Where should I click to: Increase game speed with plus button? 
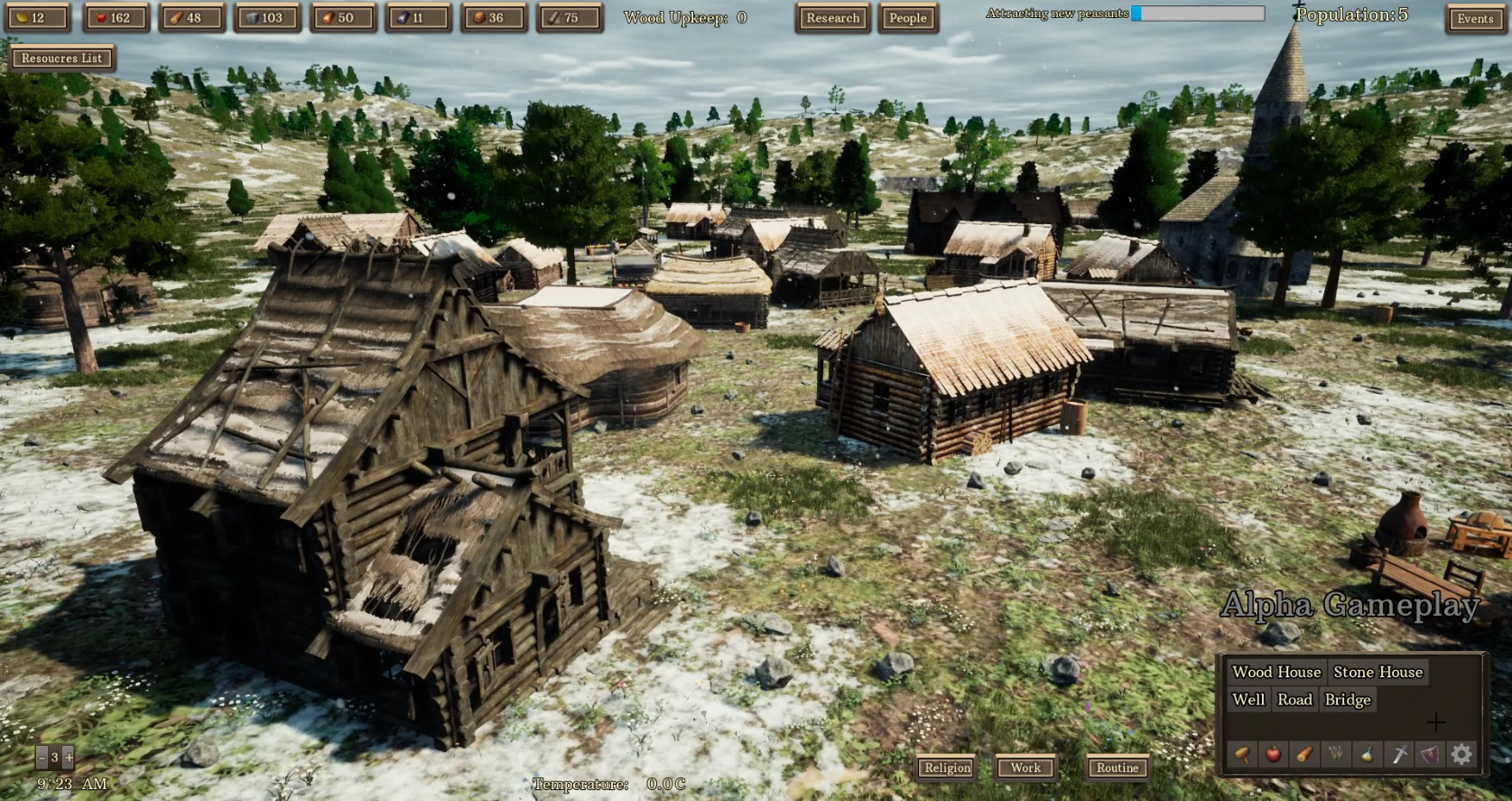pyautogui.click(x=68, y=758)
